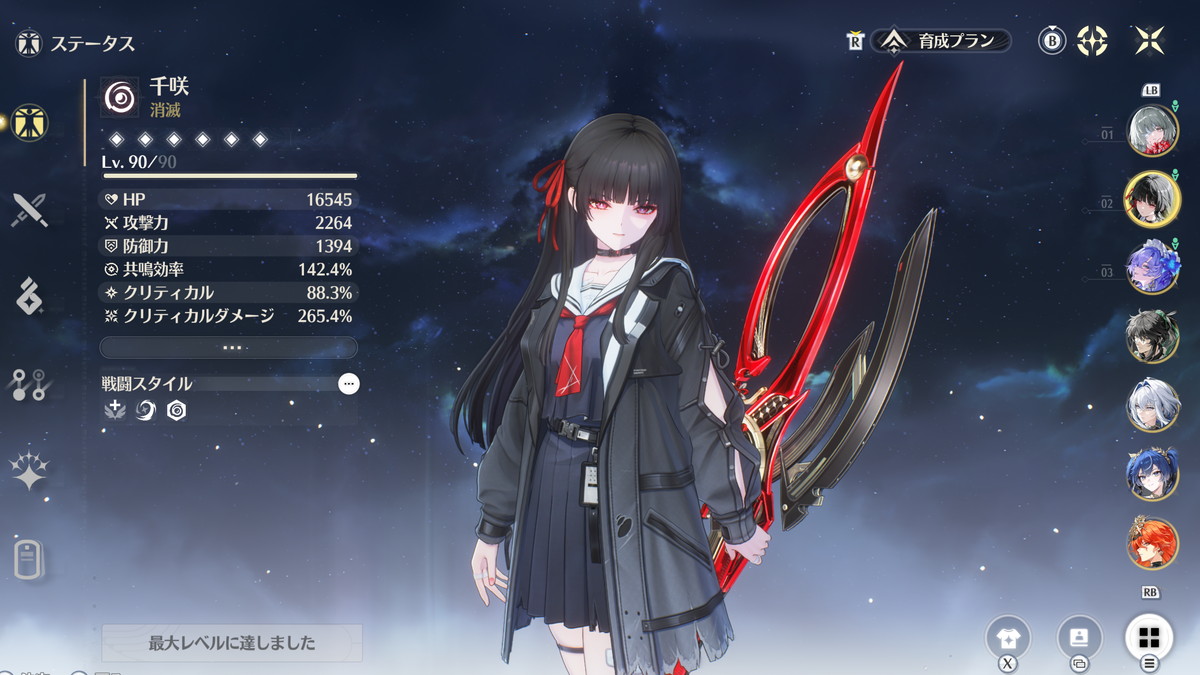Open the 育成プラン training plan button
The image size is (1200, 675).
(942, 41)
